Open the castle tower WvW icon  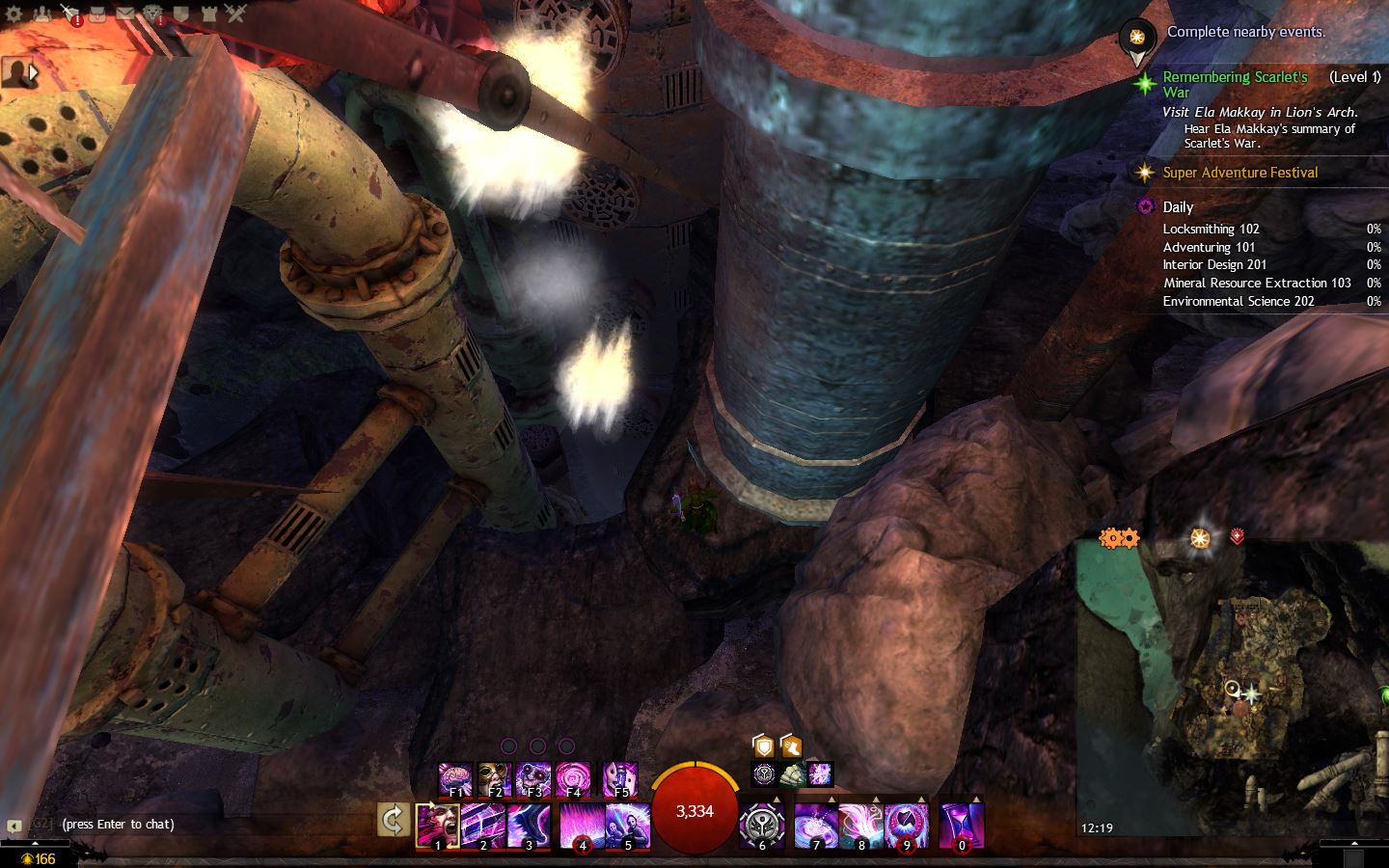point(208,14)
